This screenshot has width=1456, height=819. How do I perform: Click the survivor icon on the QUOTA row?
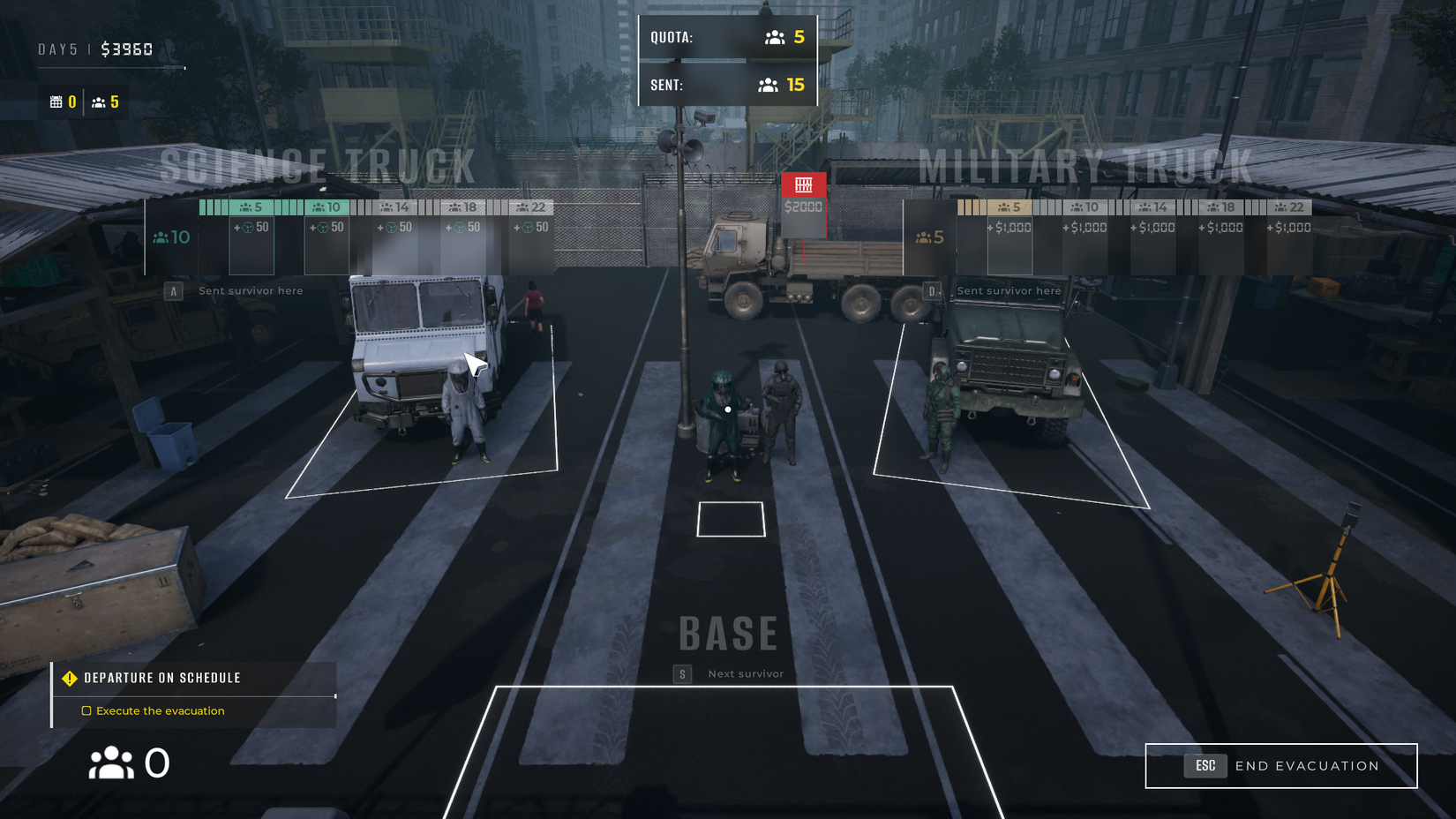coord(774,37)
